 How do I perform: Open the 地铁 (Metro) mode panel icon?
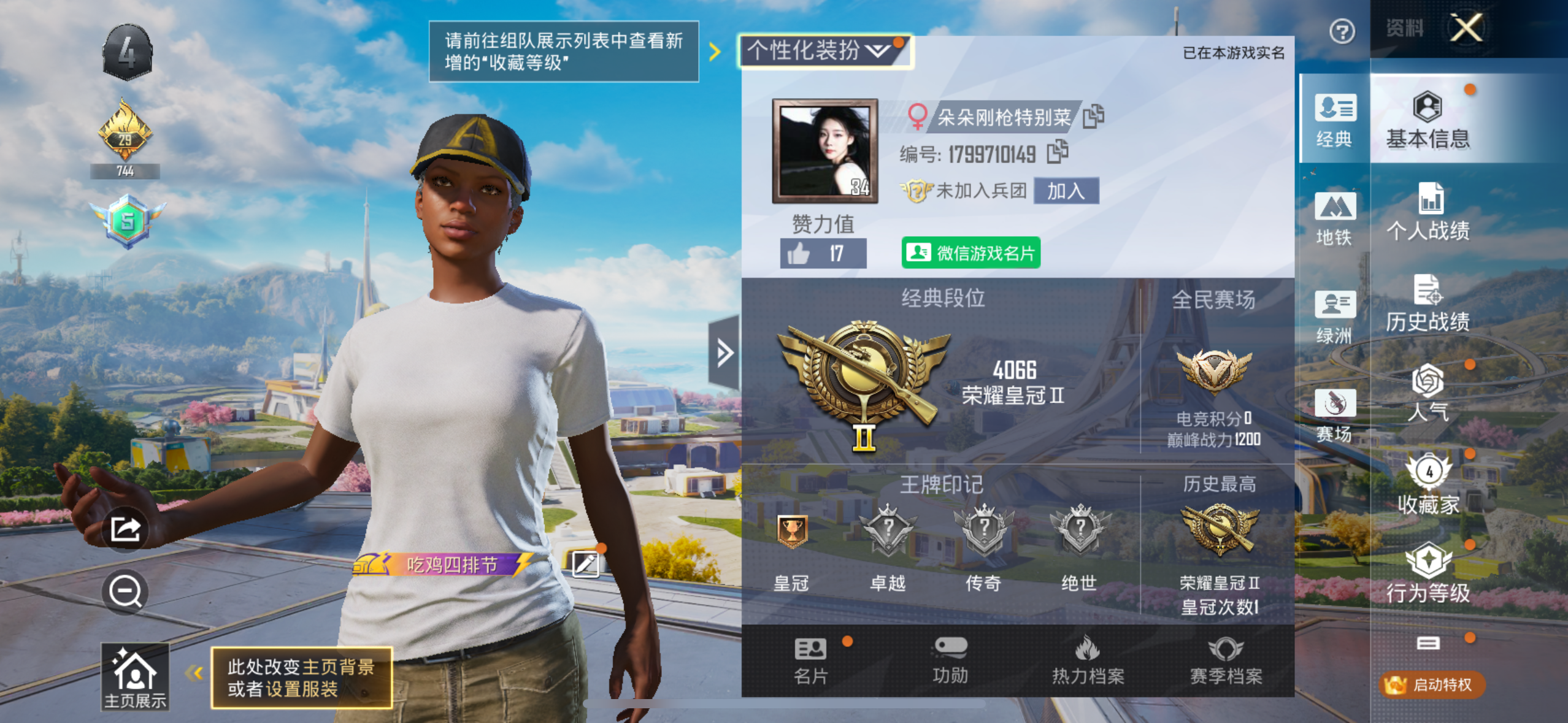click(x=1335, y=216)
